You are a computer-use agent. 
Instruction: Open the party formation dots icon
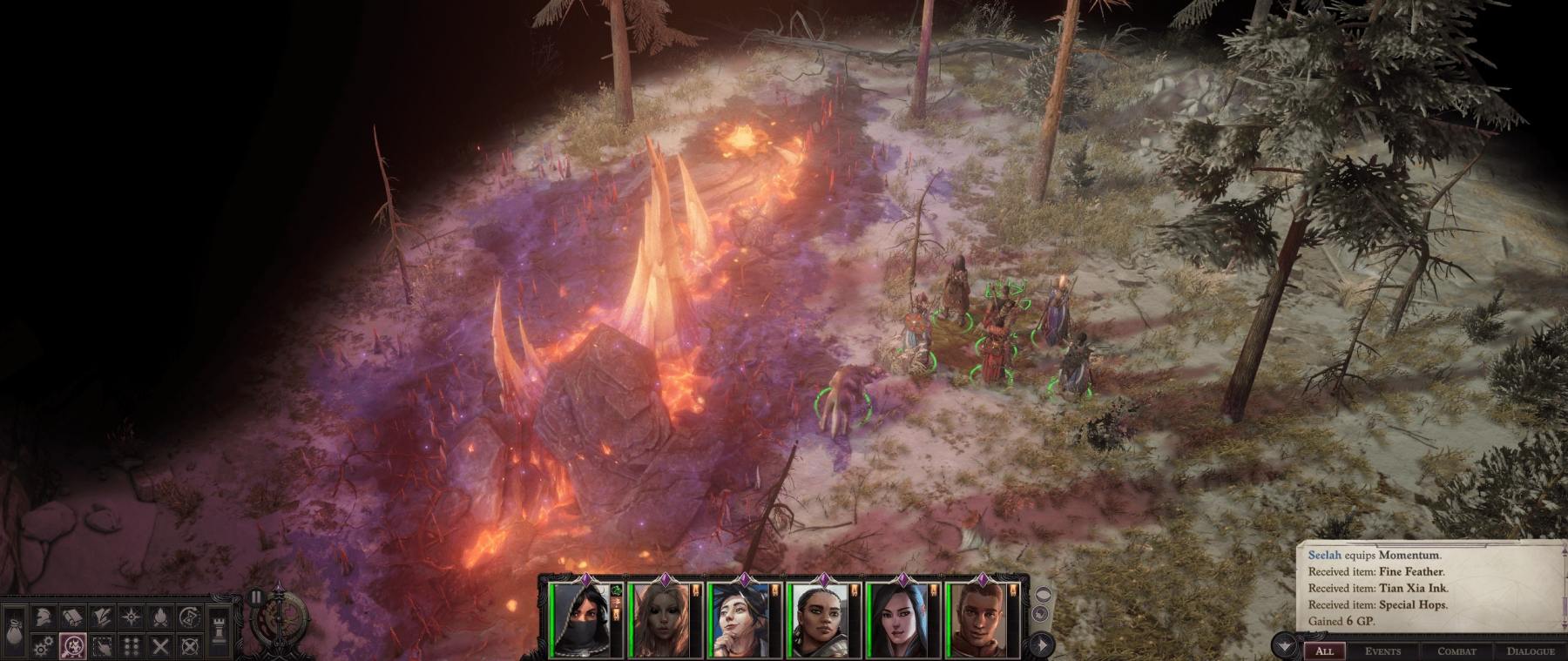point(132,646)
